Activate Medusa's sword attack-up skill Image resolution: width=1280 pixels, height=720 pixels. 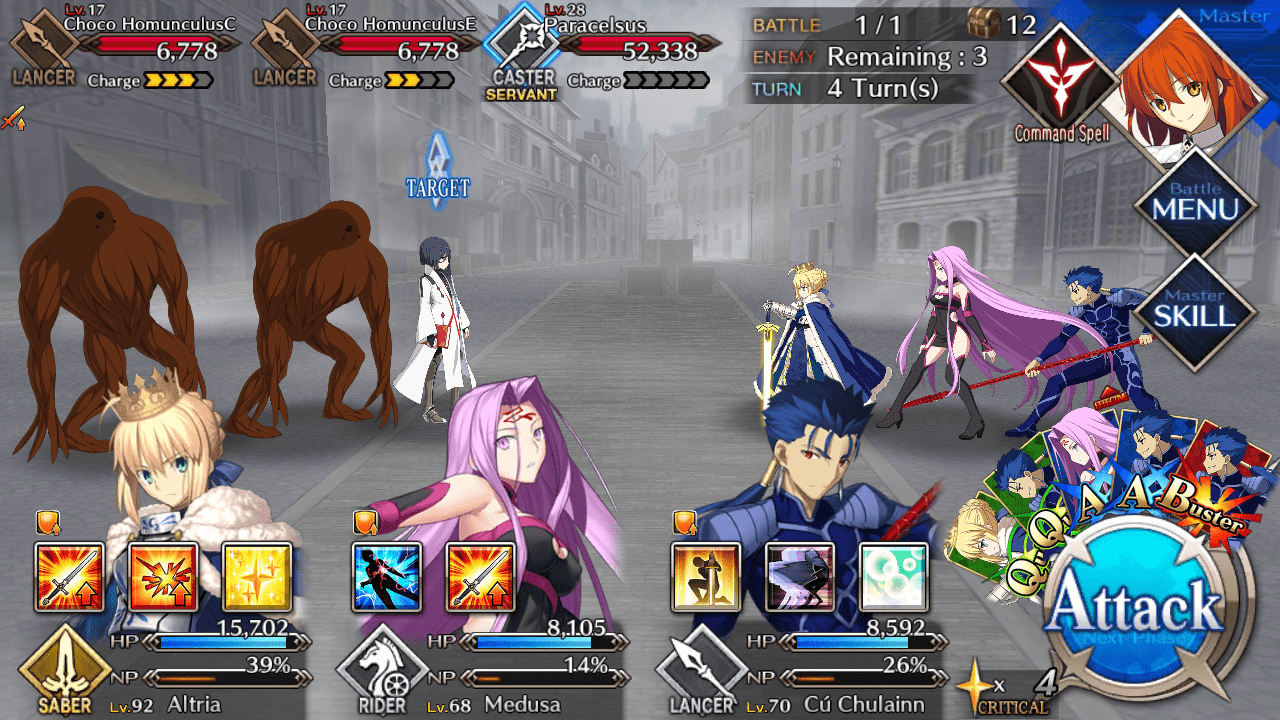pyautogui.click(x=480, y=577)
